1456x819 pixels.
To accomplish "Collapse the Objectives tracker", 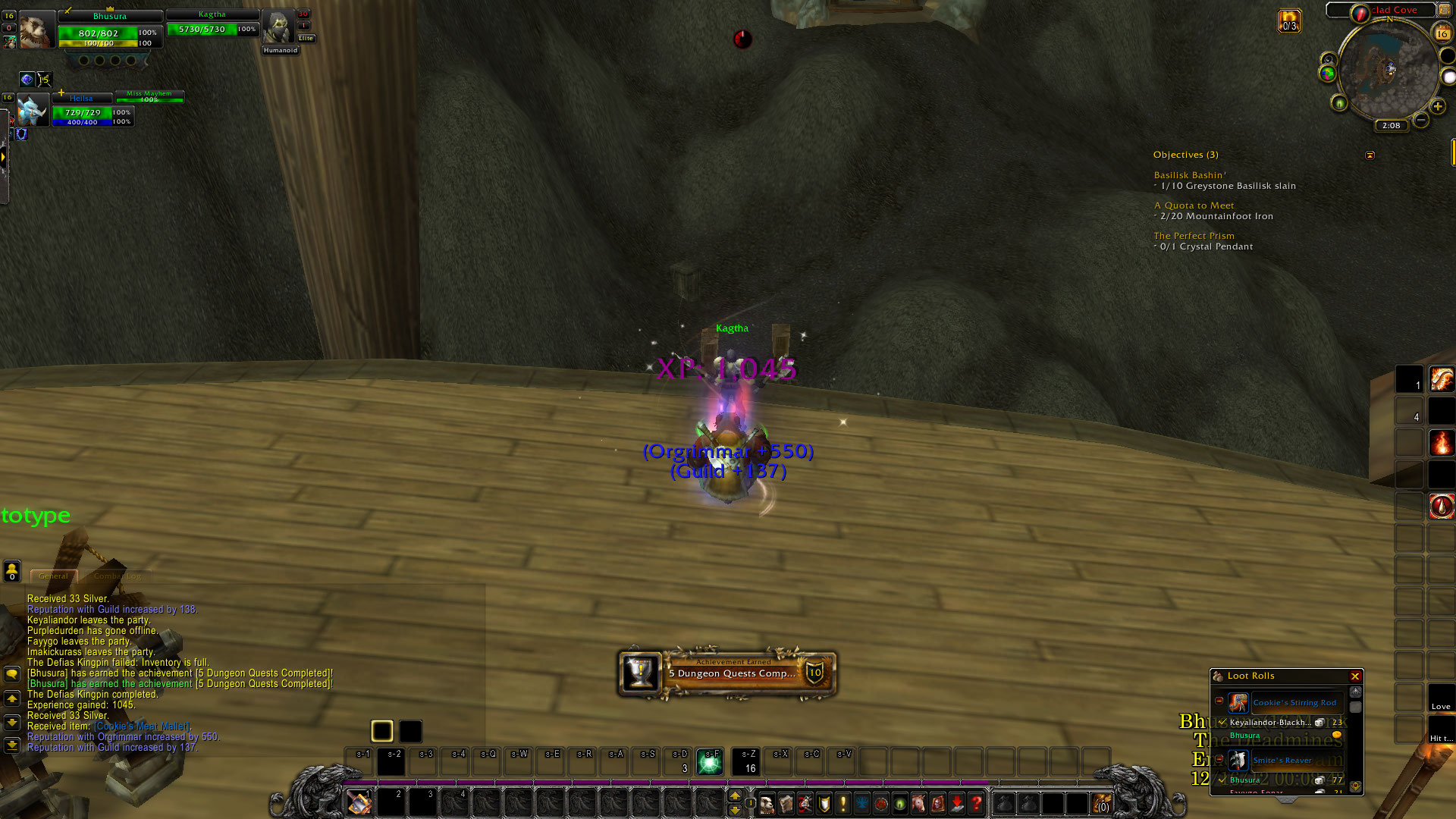I will click(x=1370, y=155).
